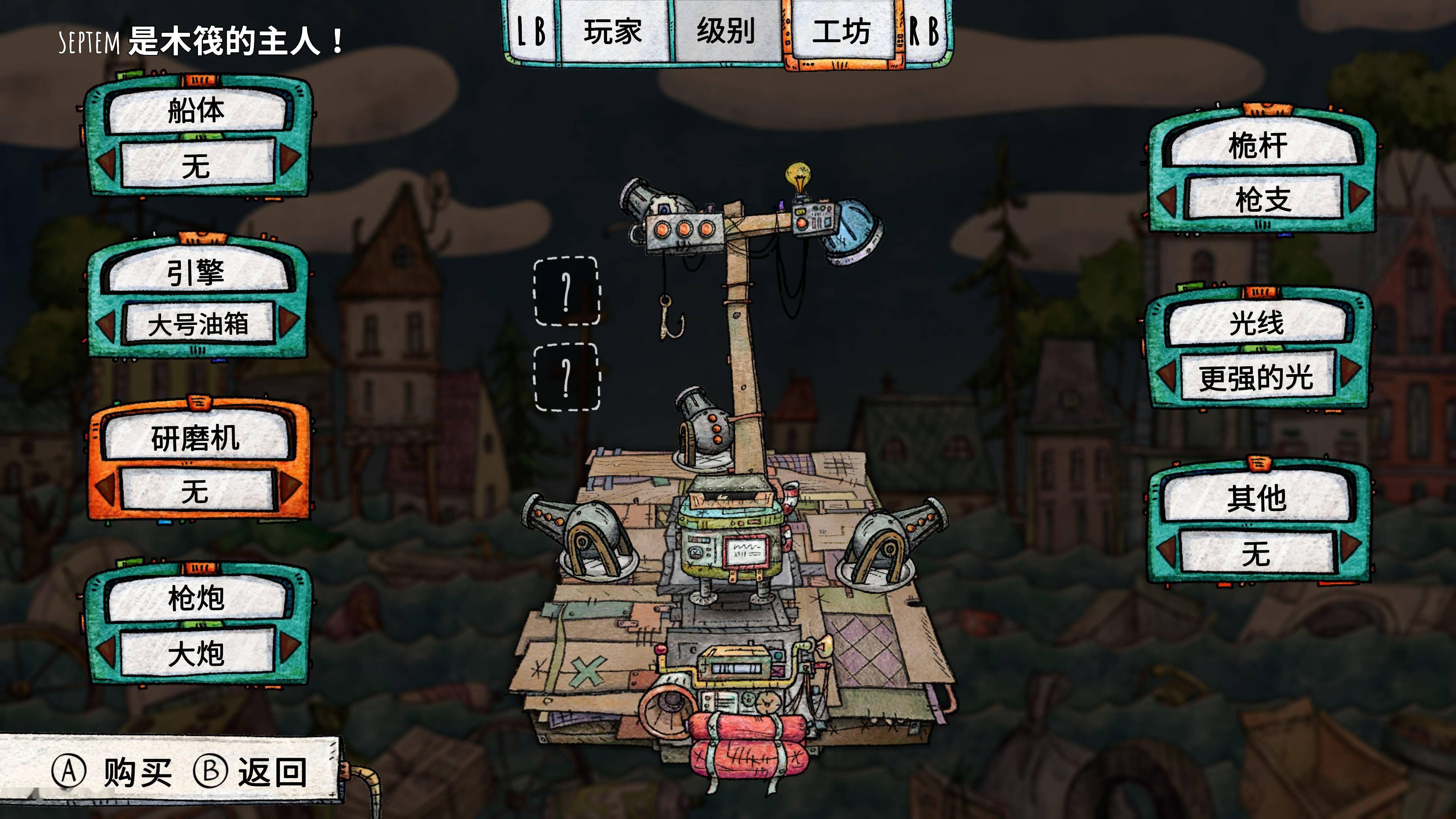Choose the 船体 category panel
1456x819 pixels.
tap(196, 111)
